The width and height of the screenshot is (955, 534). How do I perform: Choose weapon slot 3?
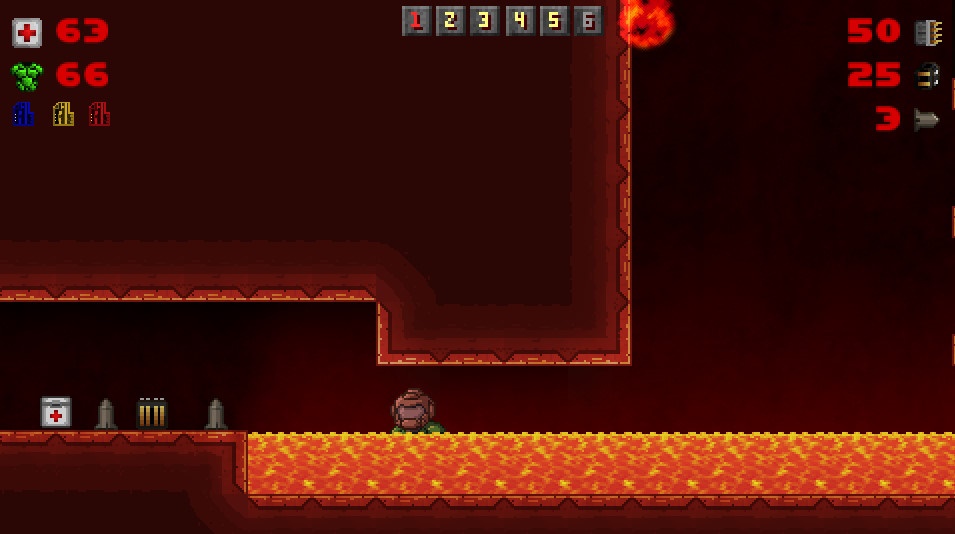(485, 21)
